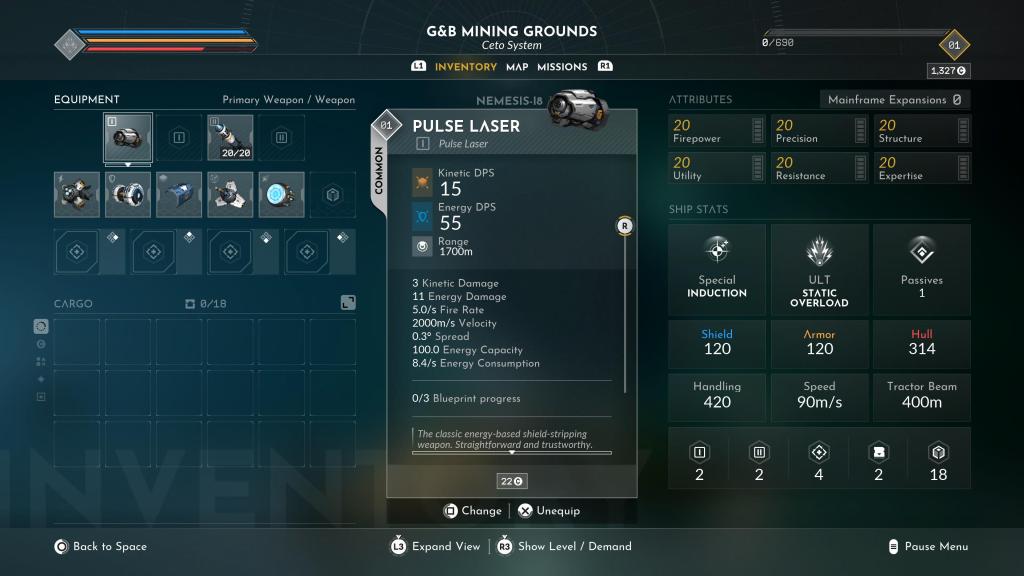Image resolution: width=1024 pixels, height=576 pixels.
Task: Select the ring-shaped shield module slot
Action: click(128, 194)
